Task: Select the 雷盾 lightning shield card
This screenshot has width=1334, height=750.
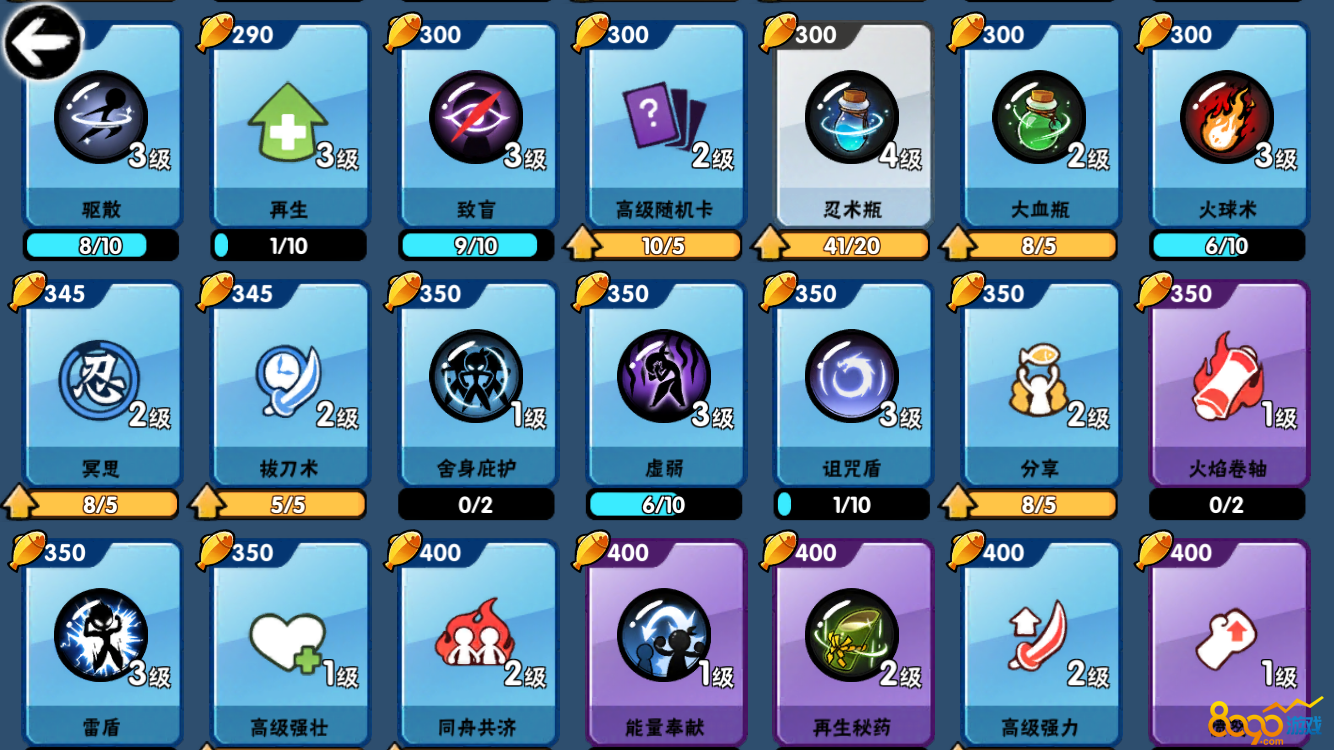Action: (100, 640)
